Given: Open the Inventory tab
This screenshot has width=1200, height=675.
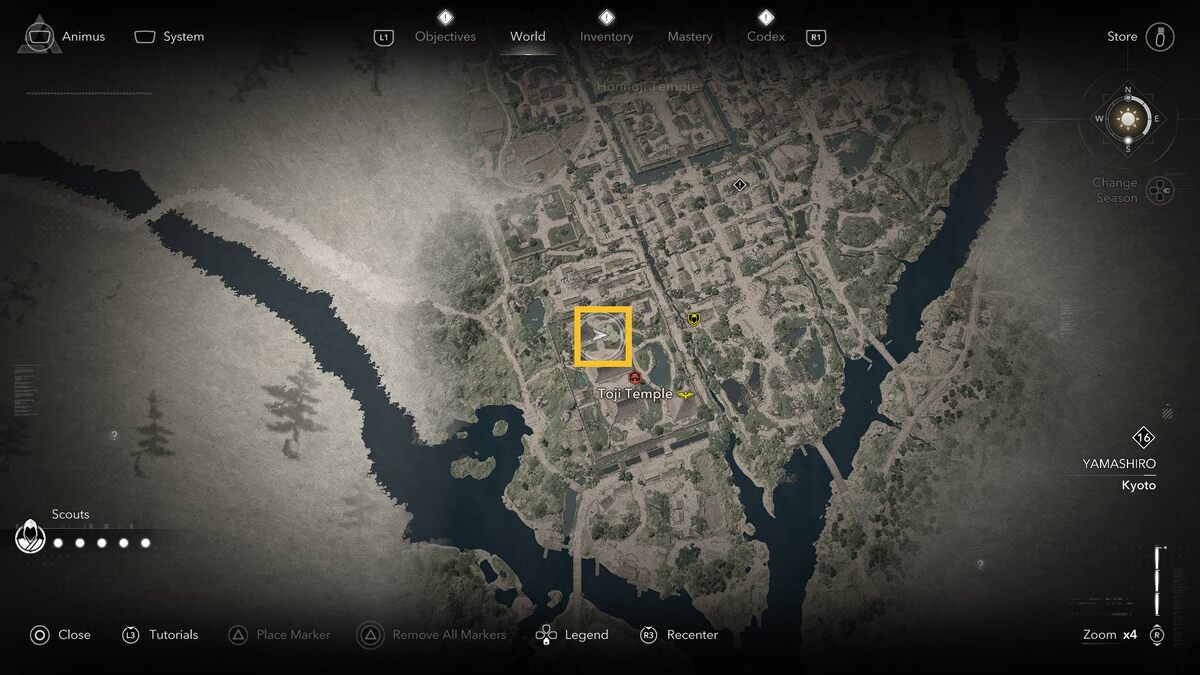Looking at the screenshot, I should tap(606, 37).
